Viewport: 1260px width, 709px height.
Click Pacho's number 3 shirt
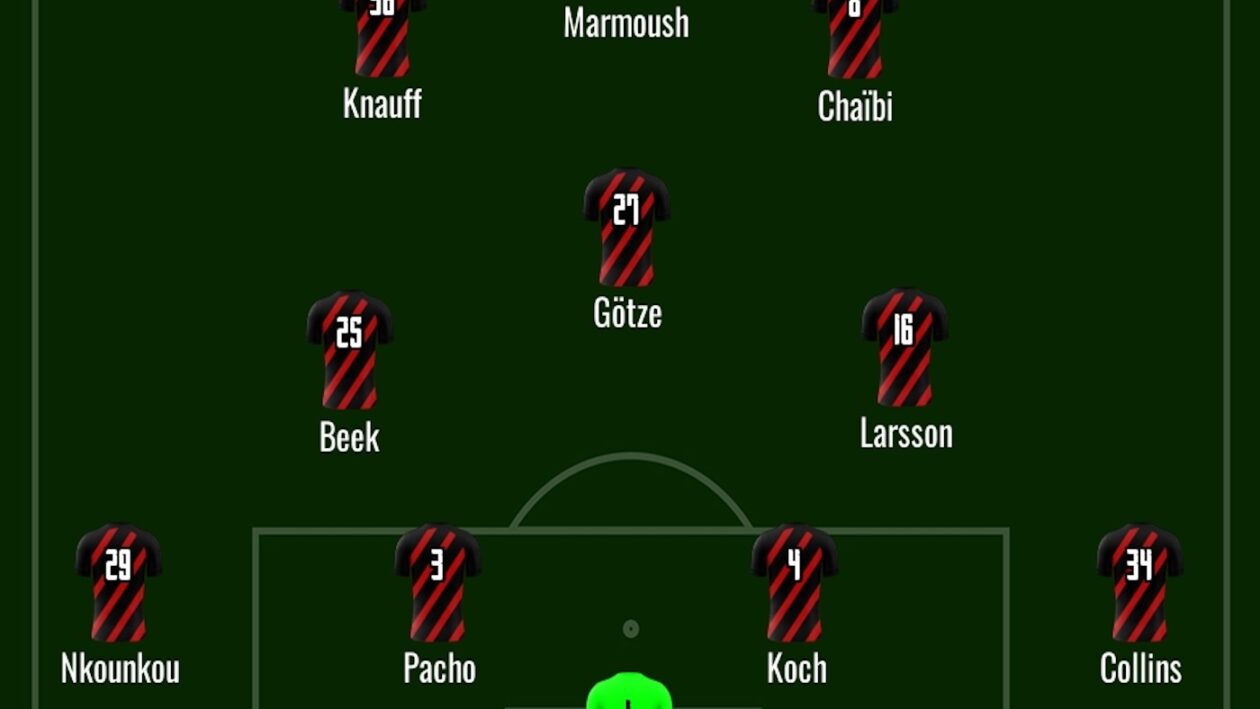point(438,582)
